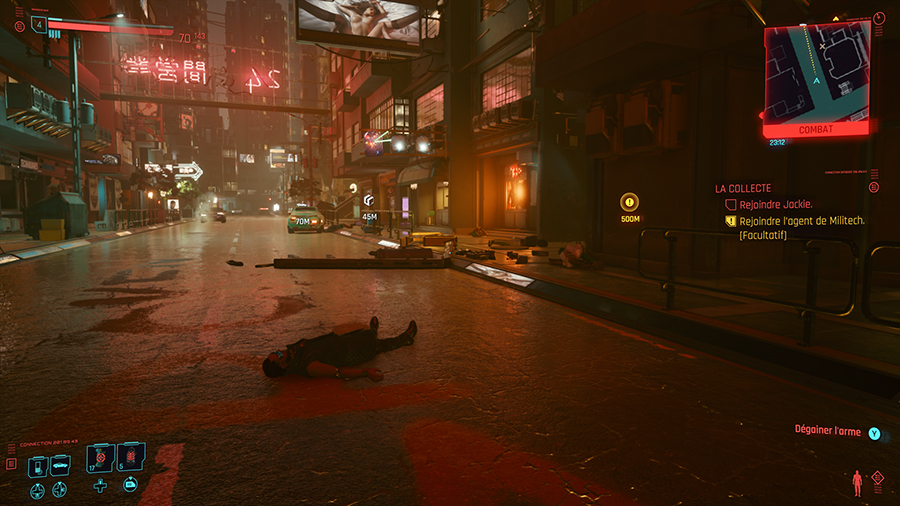Image resolution: width=900 pixels, height=506 pixels.
Task: Click the level 4 badge
Action: point(39,22)
